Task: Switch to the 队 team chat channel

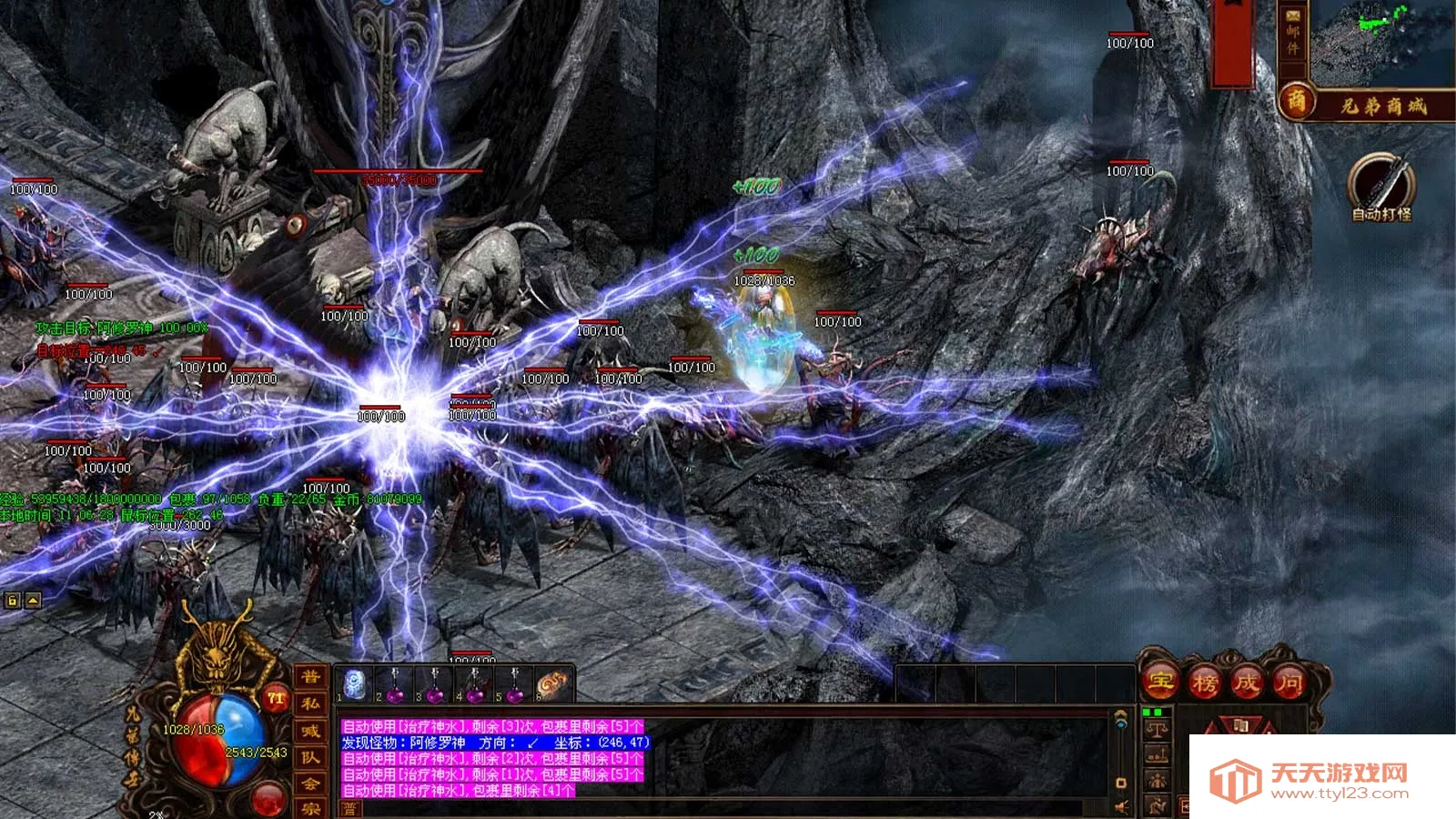Action: tap(311, 757)
